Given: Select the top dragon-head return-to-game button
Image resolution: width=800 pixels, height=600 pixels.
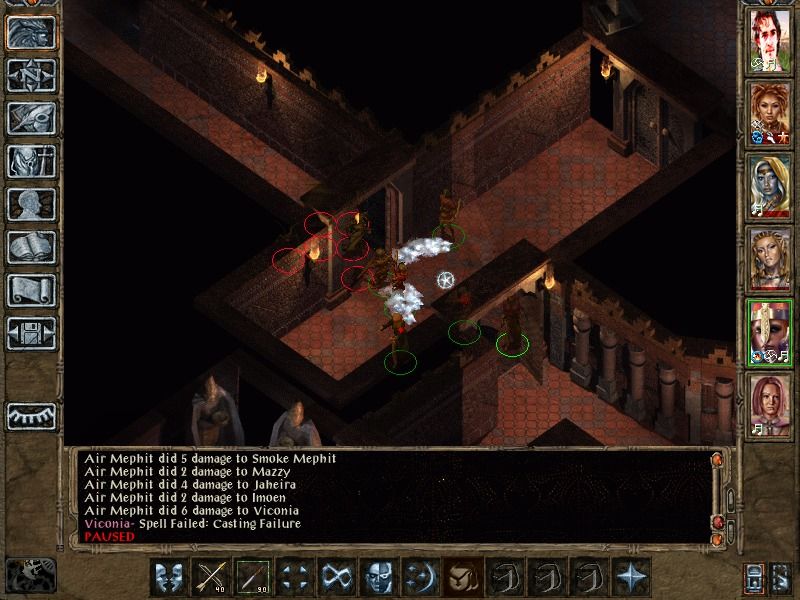Looking at the screenshot, I should point(31,32).
